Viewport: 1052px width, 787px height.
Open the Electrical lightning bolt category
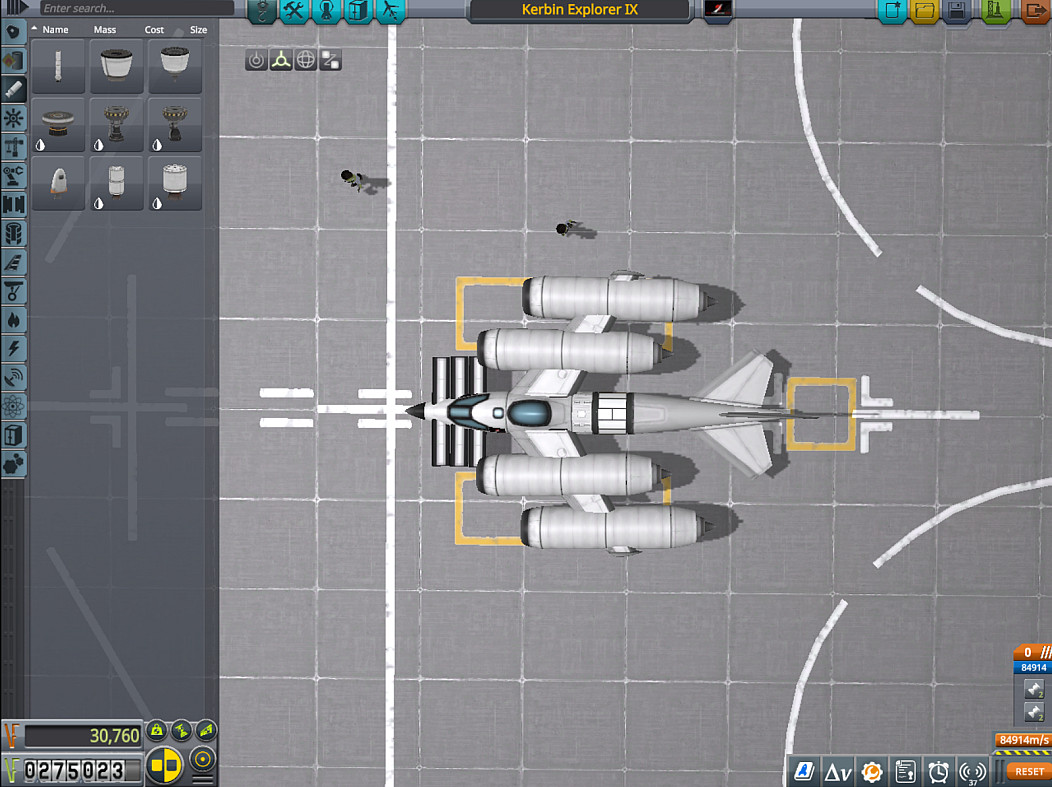point(13,349)
